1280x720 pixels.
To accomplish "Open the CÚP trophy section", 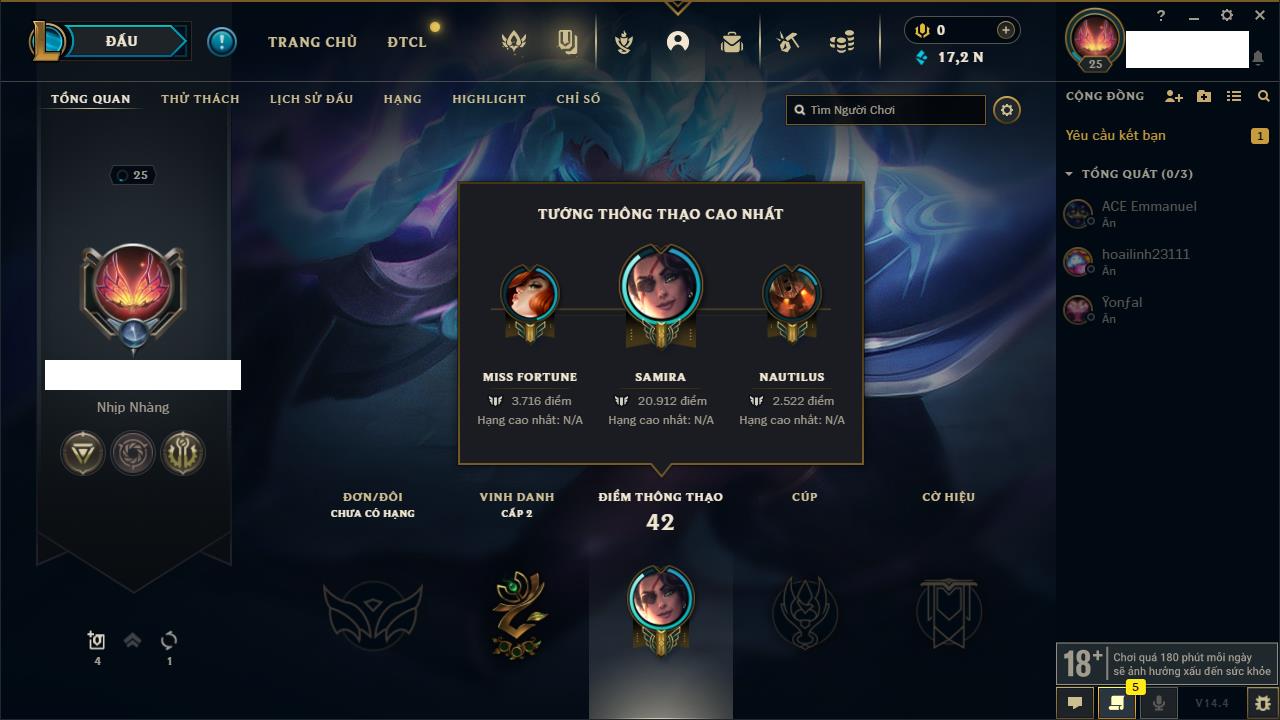I will pyautogui.click(x=804, y=612).
